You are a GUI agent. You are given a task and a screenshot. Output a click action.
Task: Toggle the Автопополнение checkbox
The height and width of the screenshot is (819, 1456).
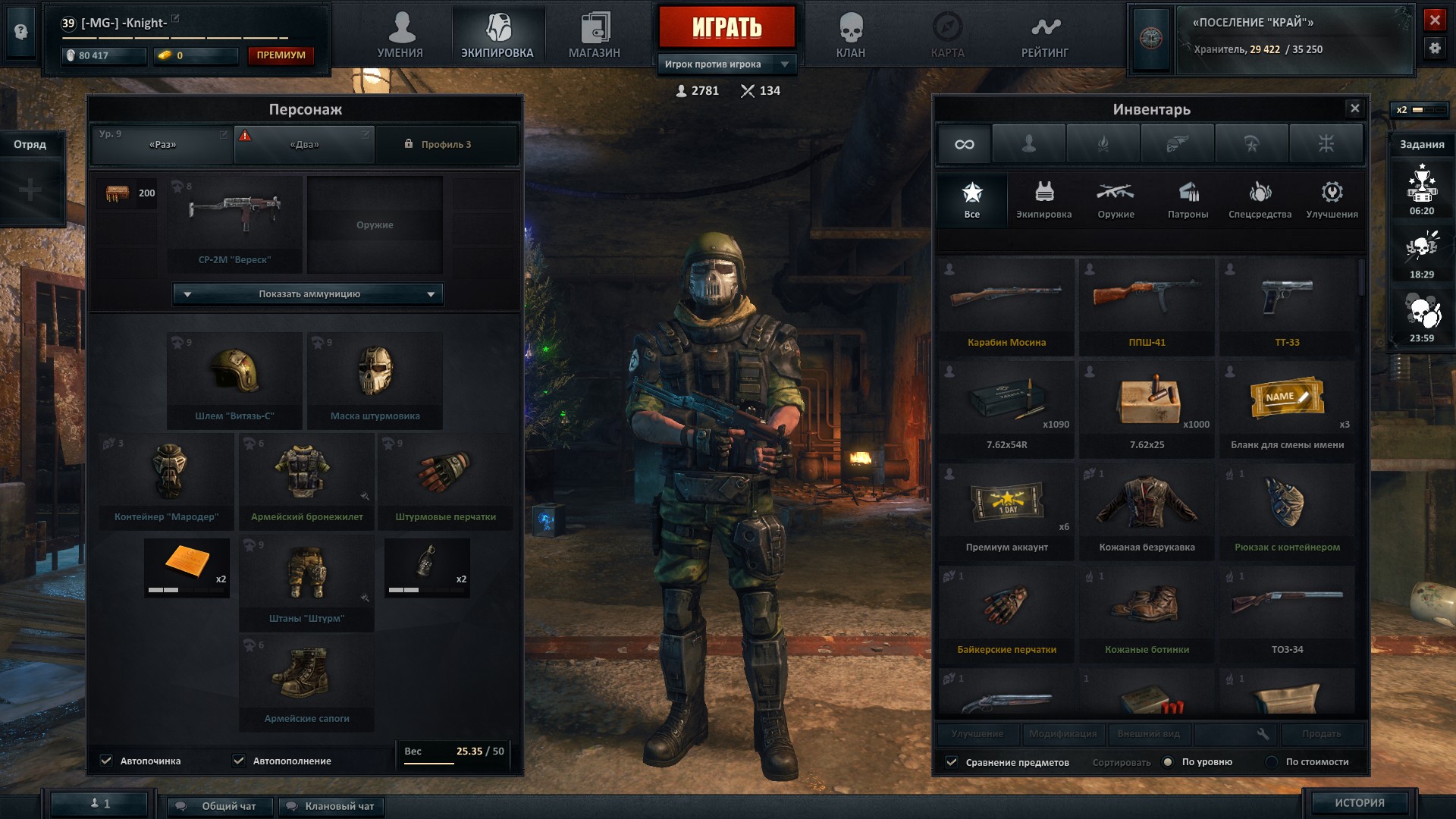[x=240, y=761]
